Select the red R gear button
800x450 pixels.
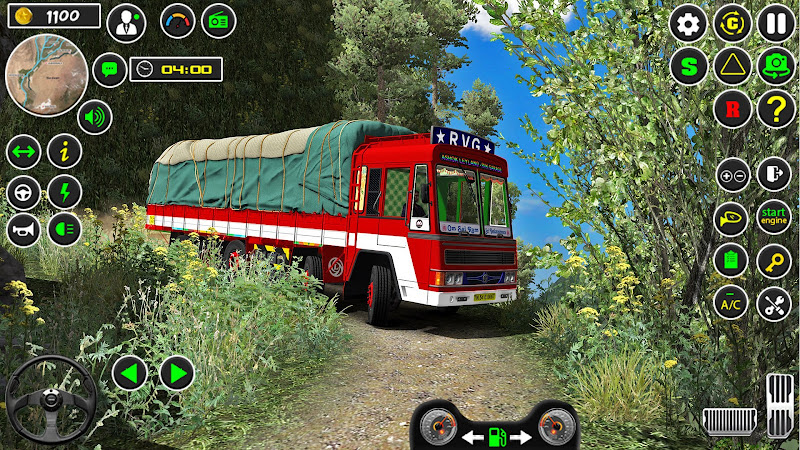tap(731, 110)
